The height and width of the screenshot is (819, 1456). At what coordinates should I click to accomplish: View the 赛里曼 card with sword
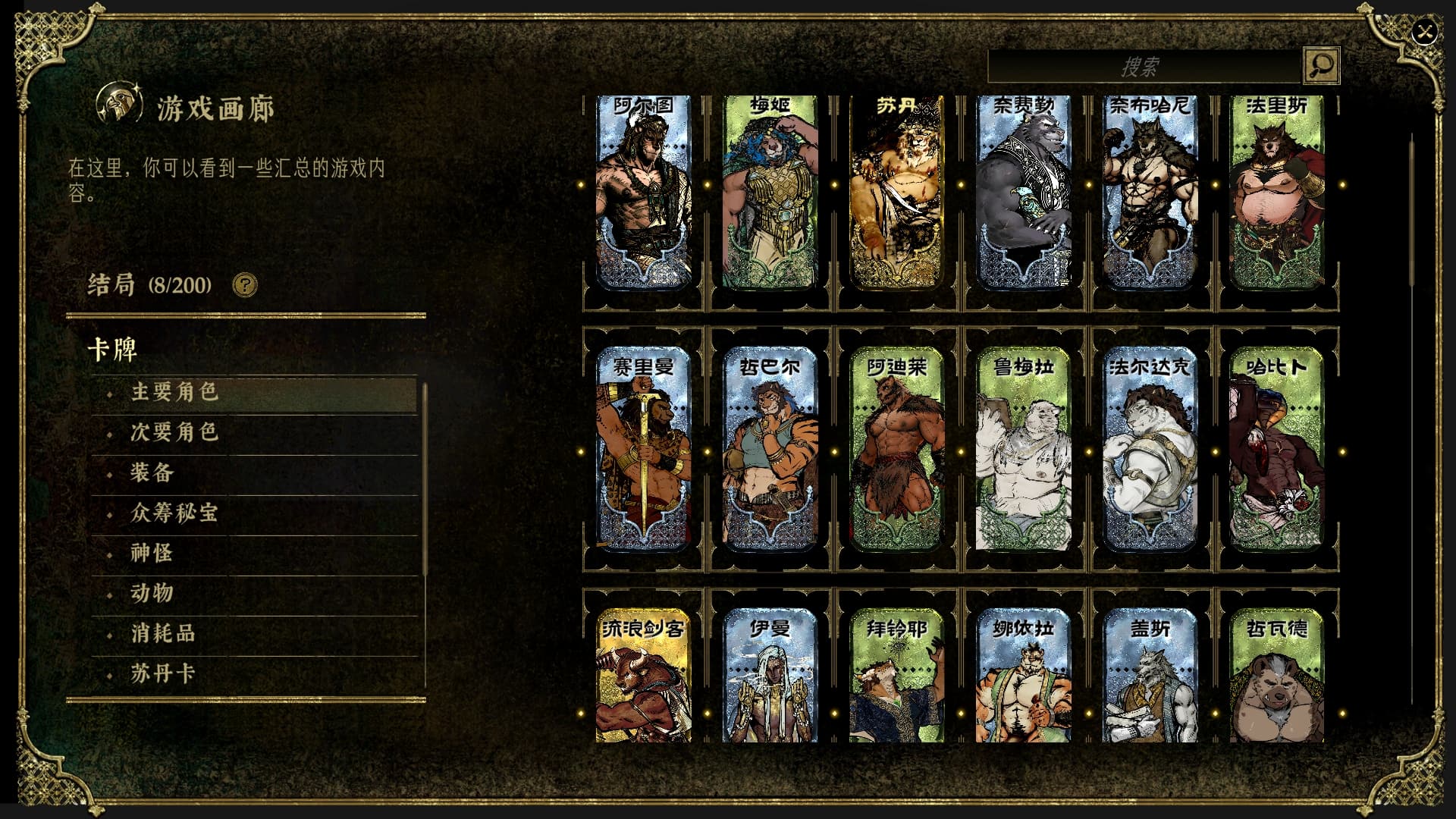(x=643, y=447)
